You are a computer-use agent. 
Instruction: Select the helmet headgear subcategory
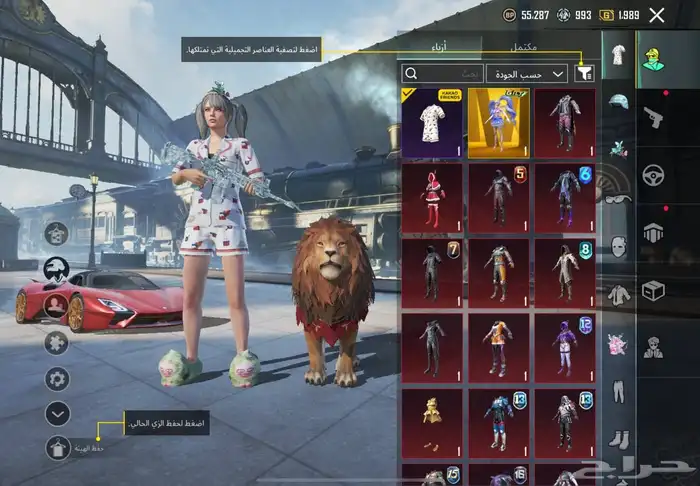[618, 102]
